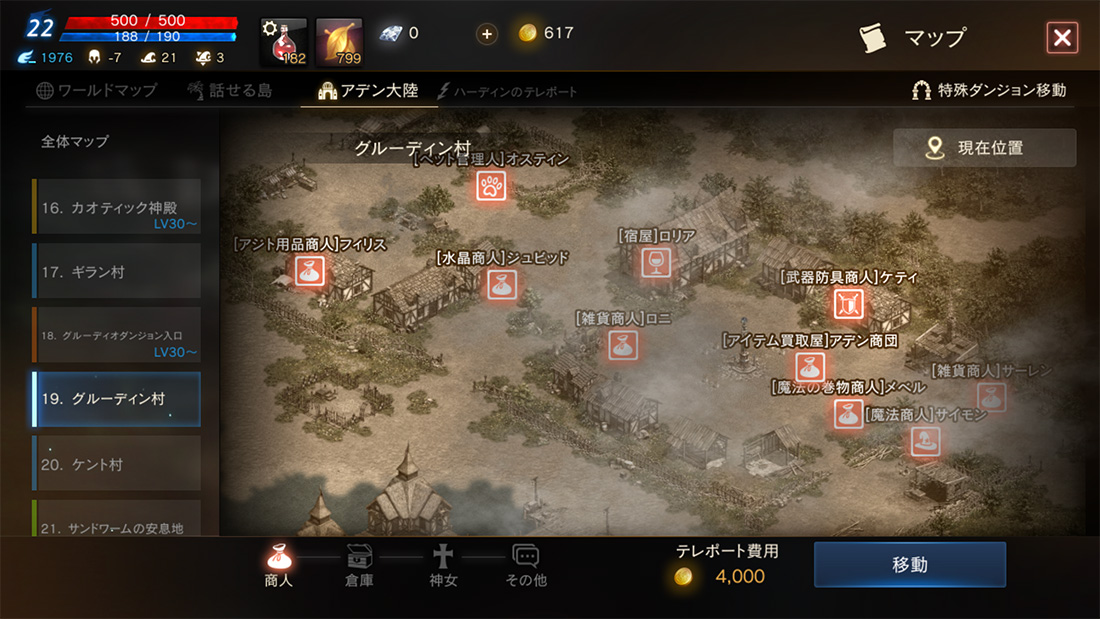
Task: Select the アデン大陸 tab
Action: coord(368,90)
